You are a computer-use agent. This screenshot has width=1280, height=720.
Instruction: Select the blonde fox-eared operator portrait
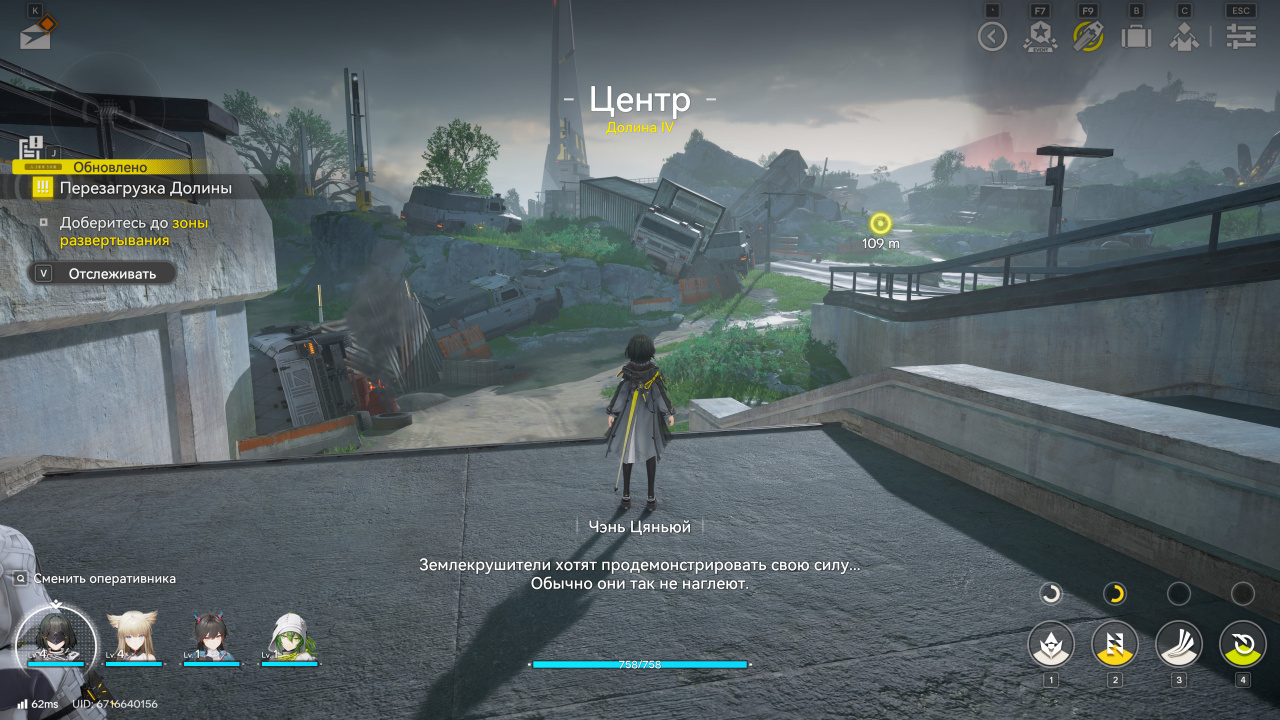point(133,636)
